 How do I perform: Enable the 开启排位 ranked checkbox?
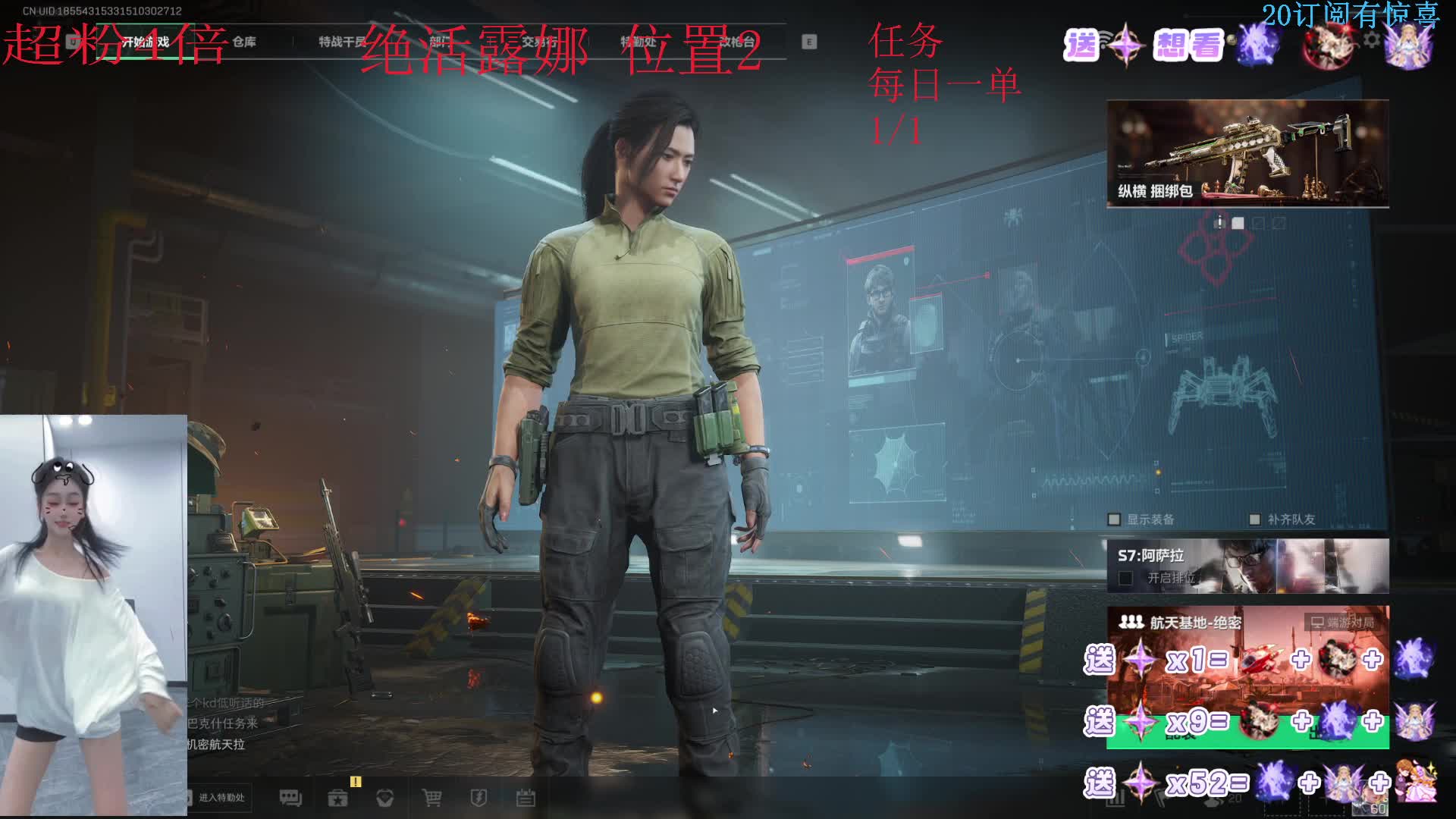tap(1126, 579)
